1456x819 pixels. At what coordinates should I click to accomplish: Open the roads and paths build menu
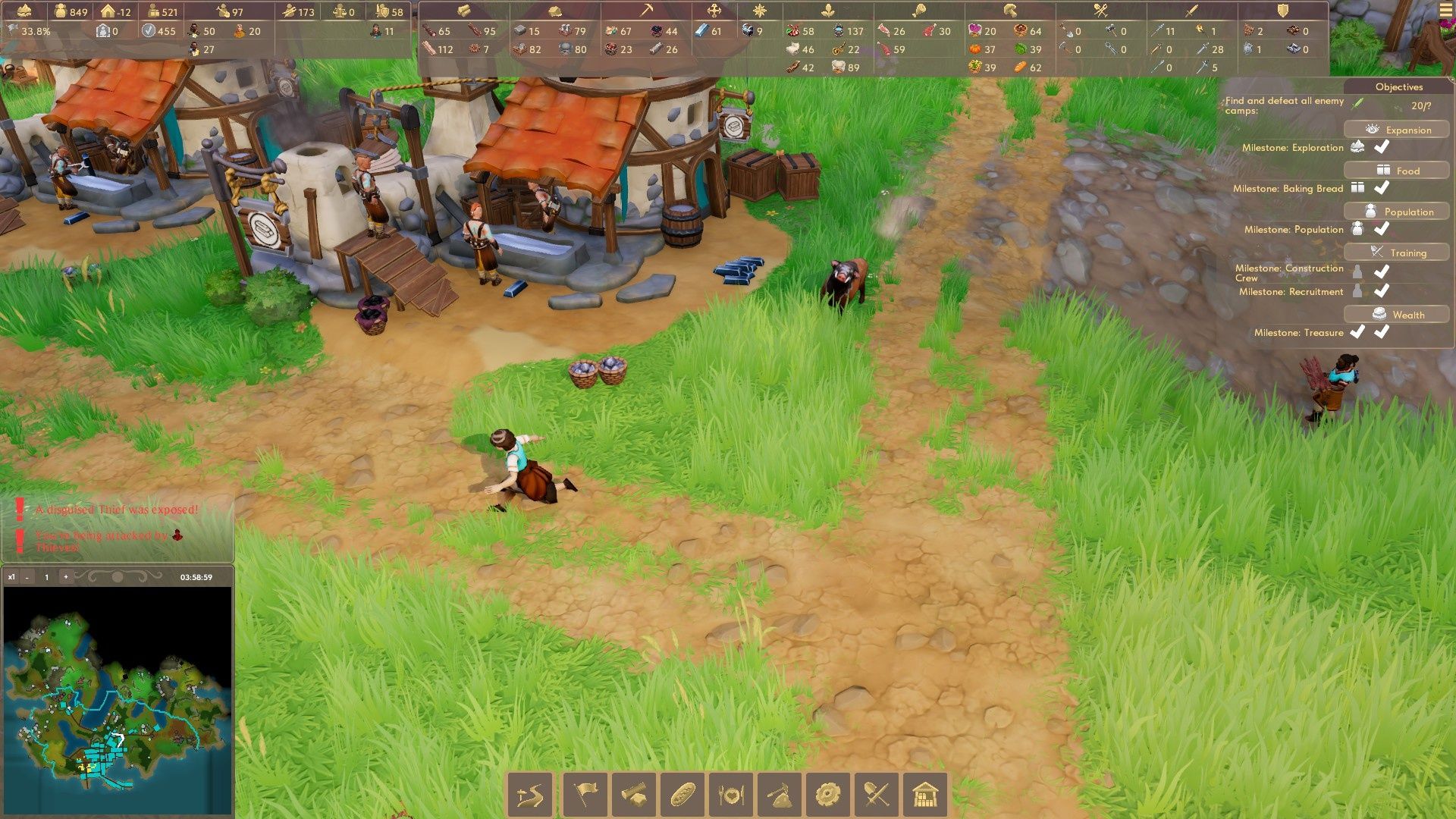point(530,795)
